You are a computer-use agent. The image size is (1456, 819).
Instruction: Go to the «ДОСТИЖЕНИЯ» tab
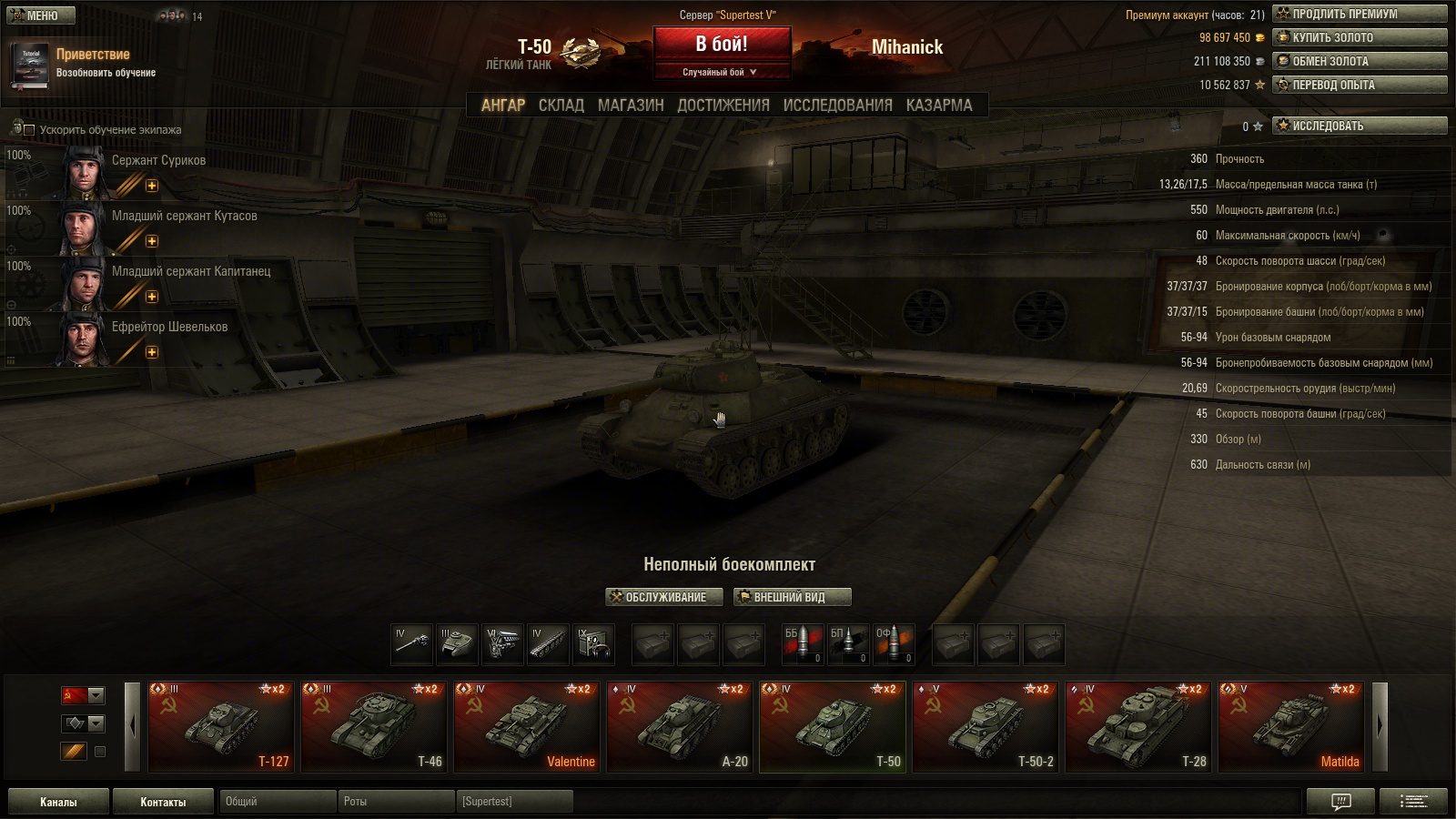[x=723, y=106]
